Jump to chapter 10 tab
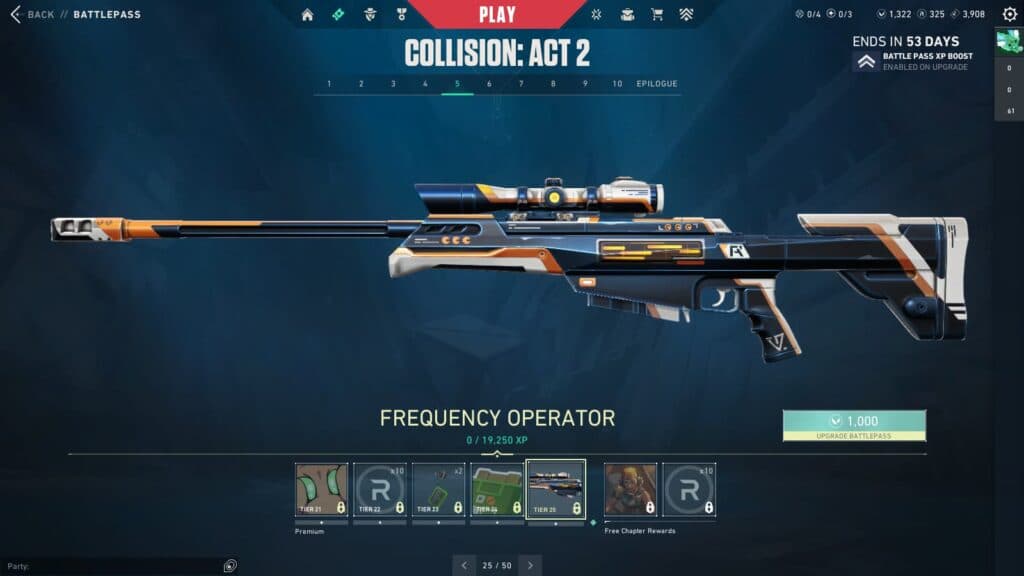 coord(617,84)
